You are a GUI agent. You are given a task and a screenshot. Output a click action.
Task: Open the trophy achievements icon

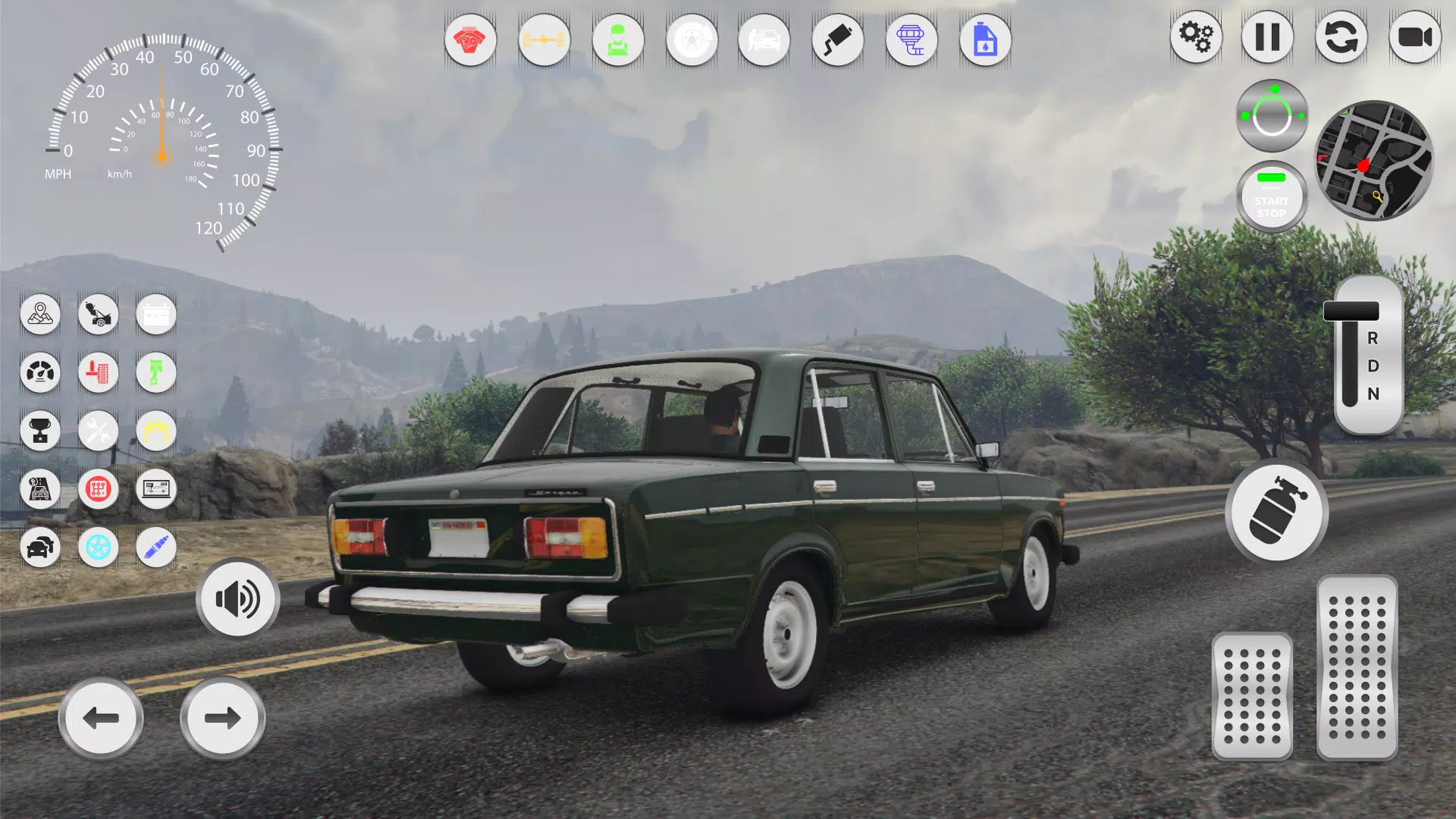42,431
